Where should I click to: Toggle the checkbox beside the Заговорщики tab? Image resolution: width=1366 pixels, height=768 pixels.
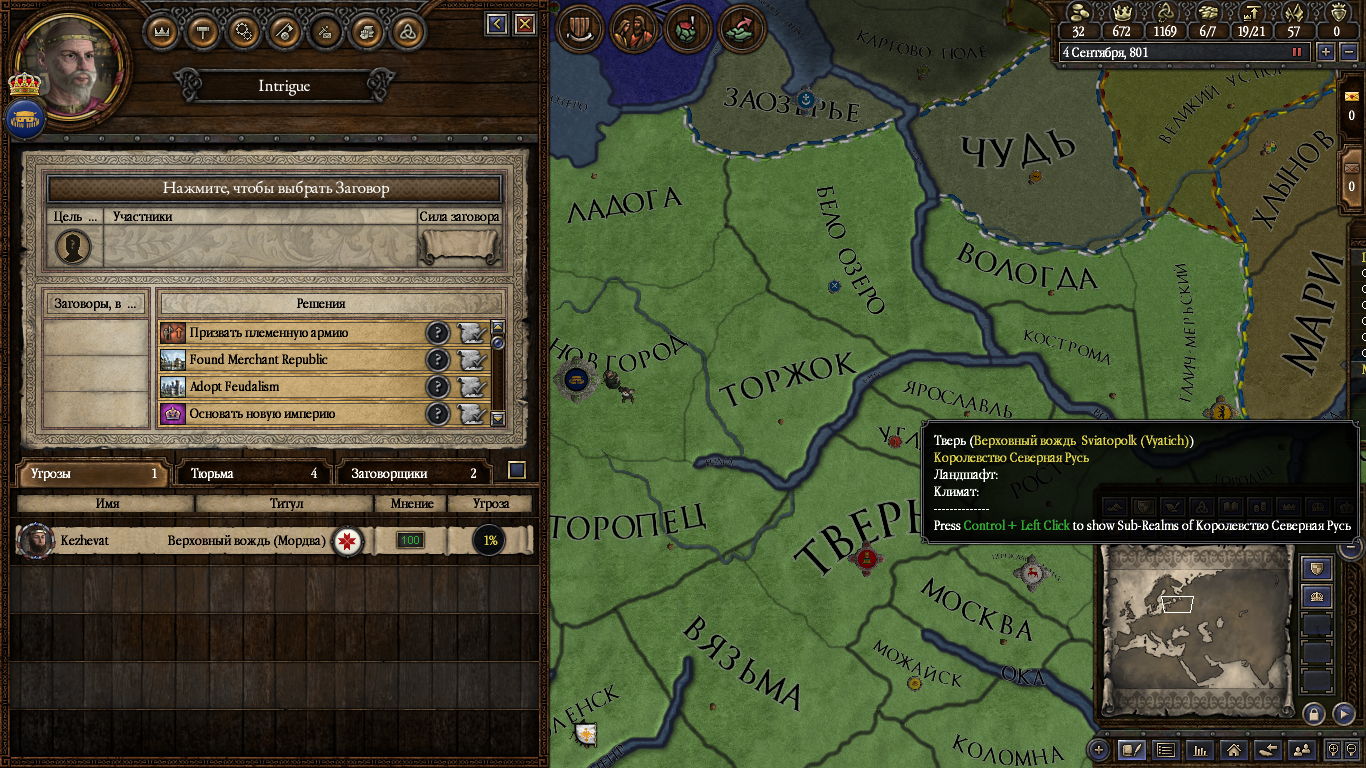(517, 470)
